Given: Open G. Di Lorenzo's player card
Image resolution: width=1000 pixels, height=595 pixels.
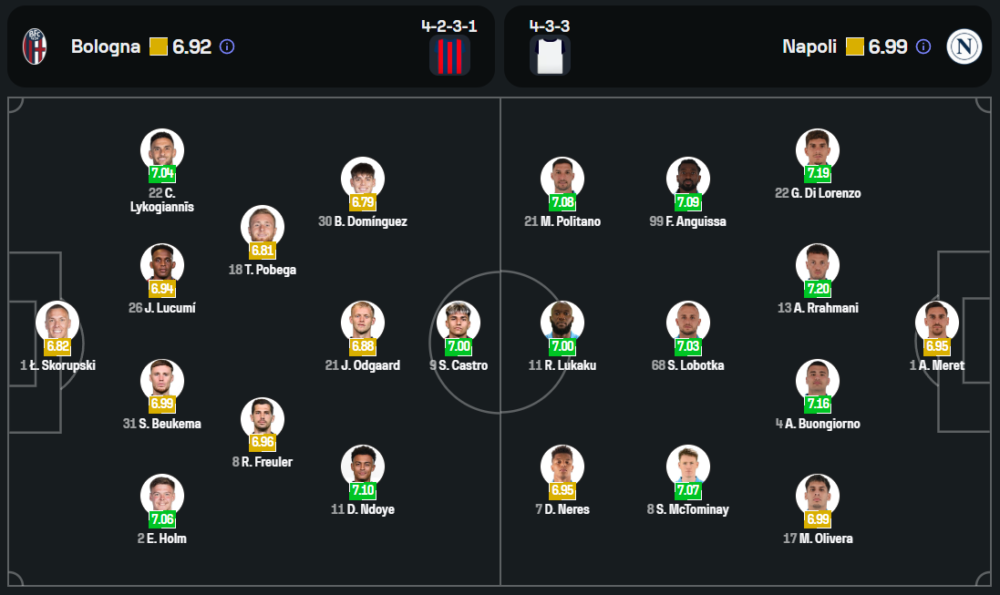Looking at the screenshot, I should (x=817, y=151).
